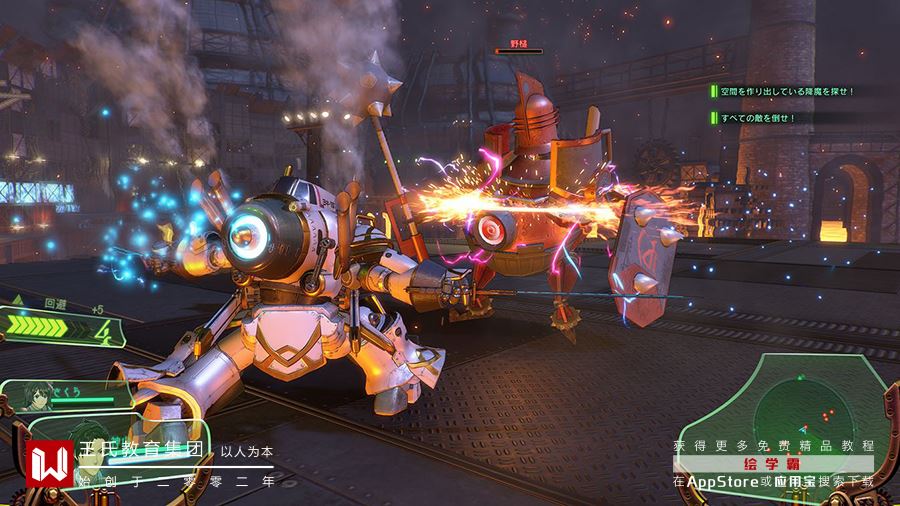Click the red W logo watermark

point(48,463)
